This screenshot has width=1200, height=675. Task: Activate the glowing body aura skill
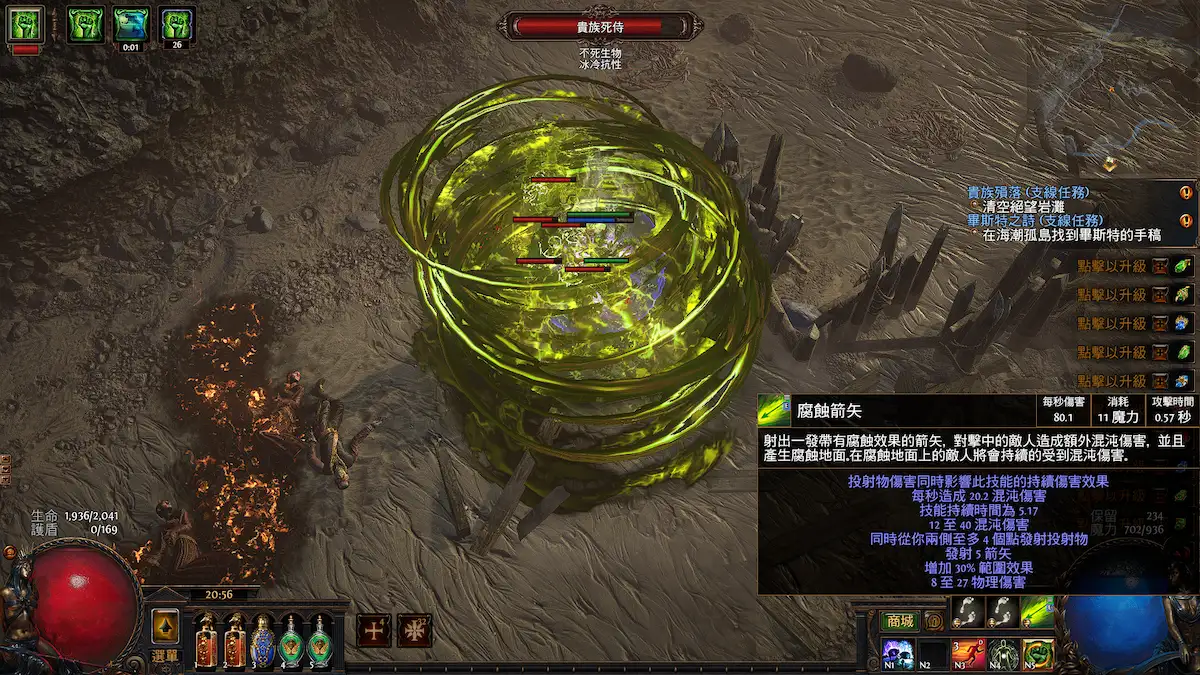(x=1003, y=655)
